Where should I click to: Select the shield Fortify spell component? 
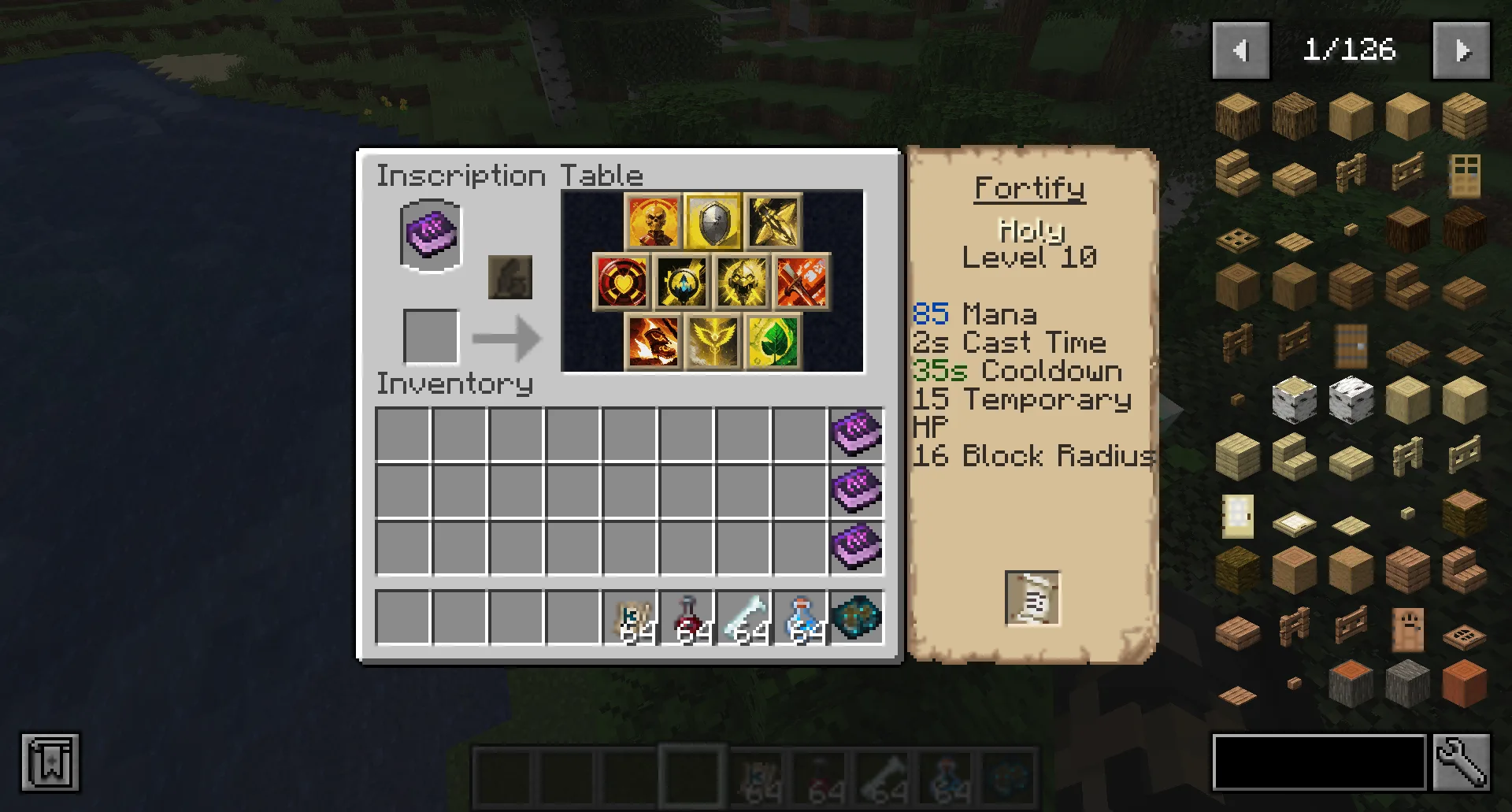(713, 221)
